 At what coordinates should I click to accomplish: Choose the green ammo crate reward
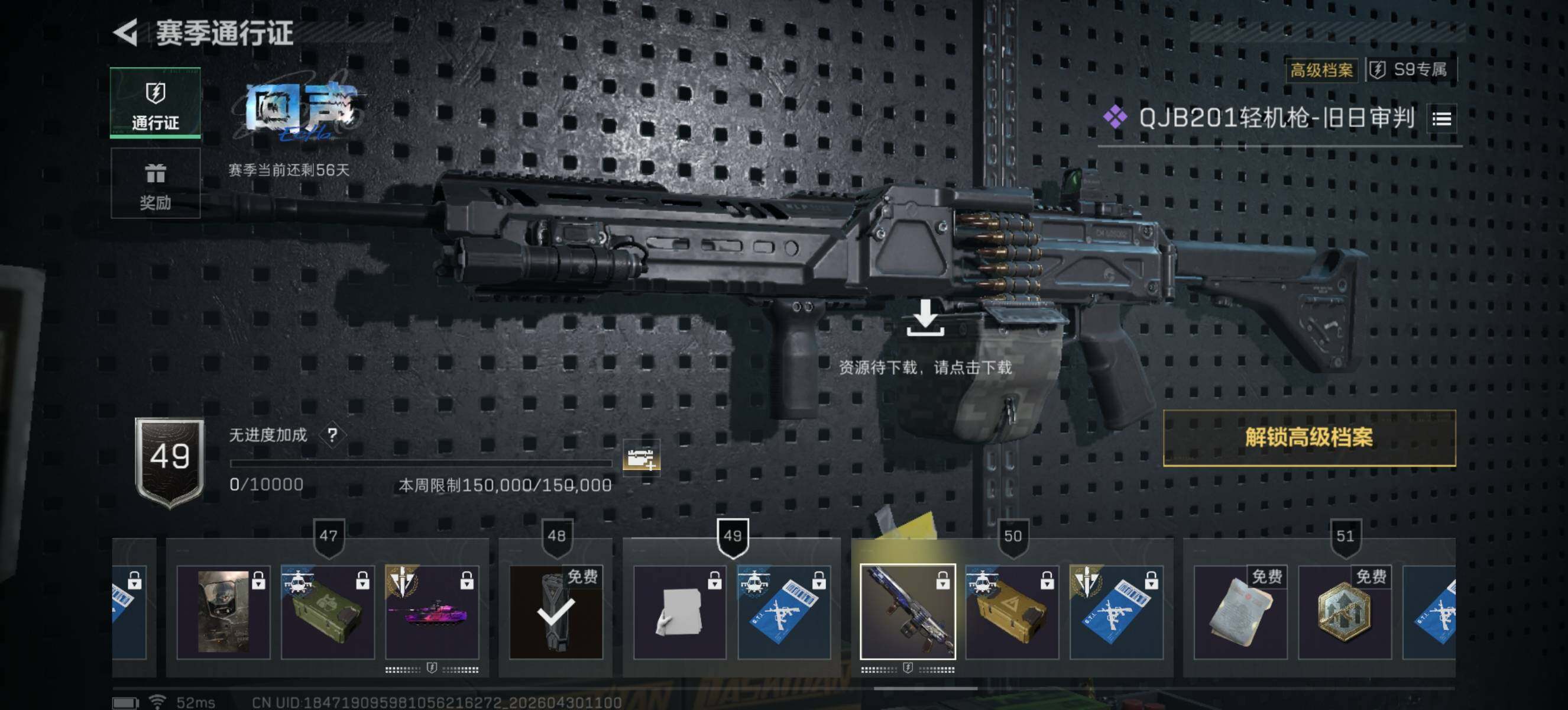328,612
